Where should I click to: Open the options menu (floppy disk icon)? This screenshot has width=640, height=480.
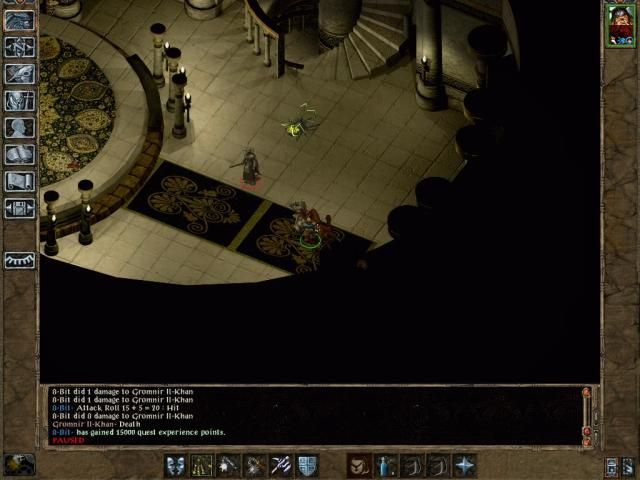coord(20,208)
